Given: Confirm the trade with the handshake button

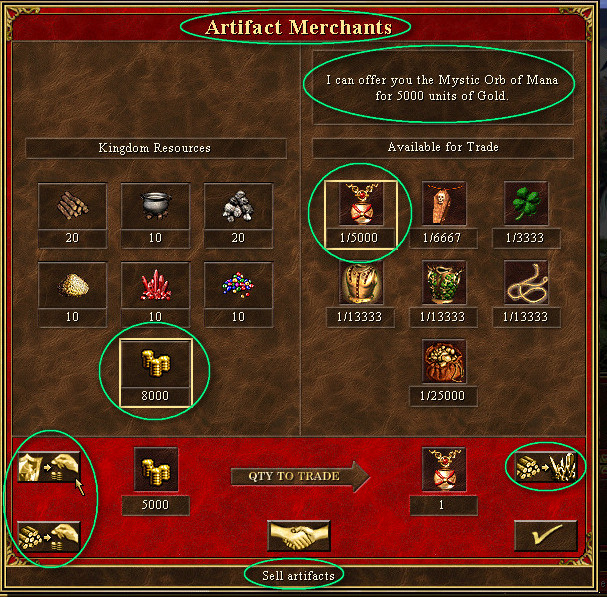Looking at the screenshot, I should click(299, 535).
